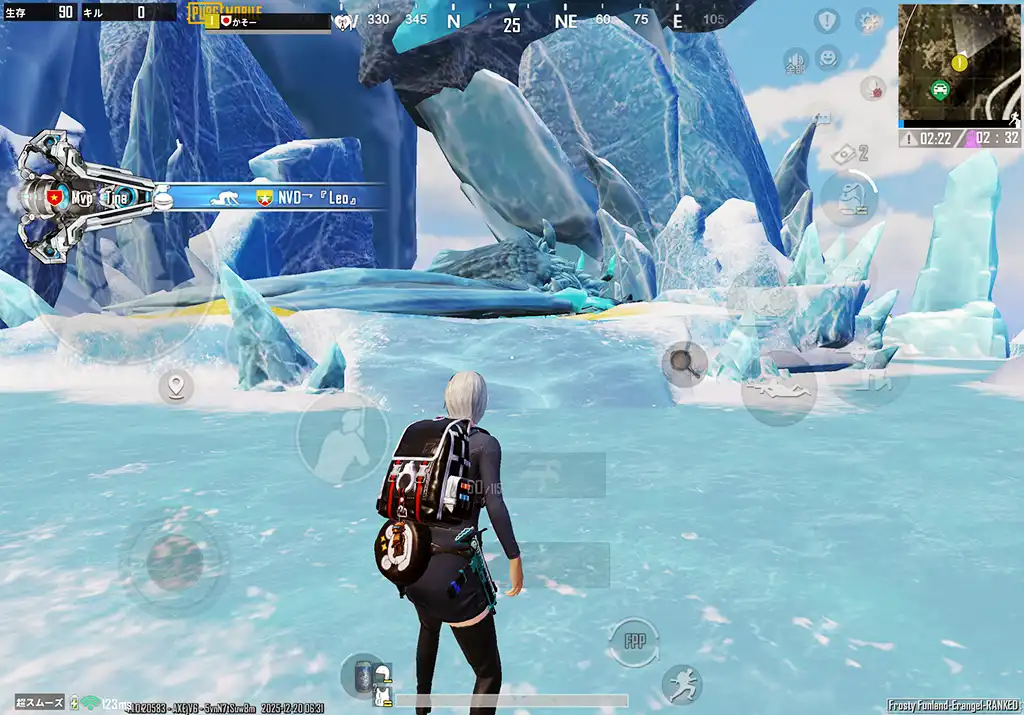Tap the shield report icon
This screenshot has height=715, width=1024.
tap(826, 20)
